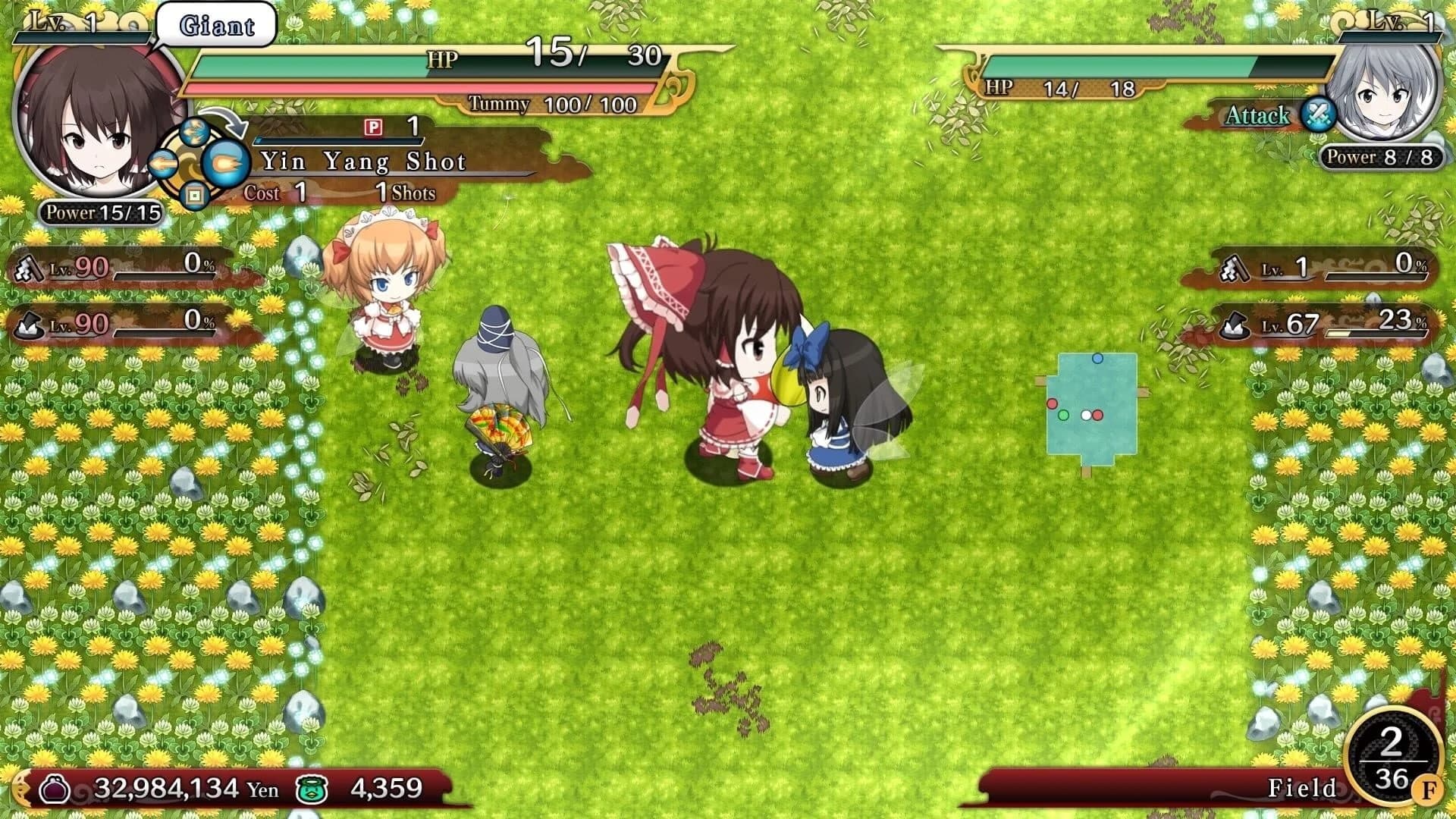Click the Giant name speech bubble
1456x819 pixels.
tap(215, 23)
